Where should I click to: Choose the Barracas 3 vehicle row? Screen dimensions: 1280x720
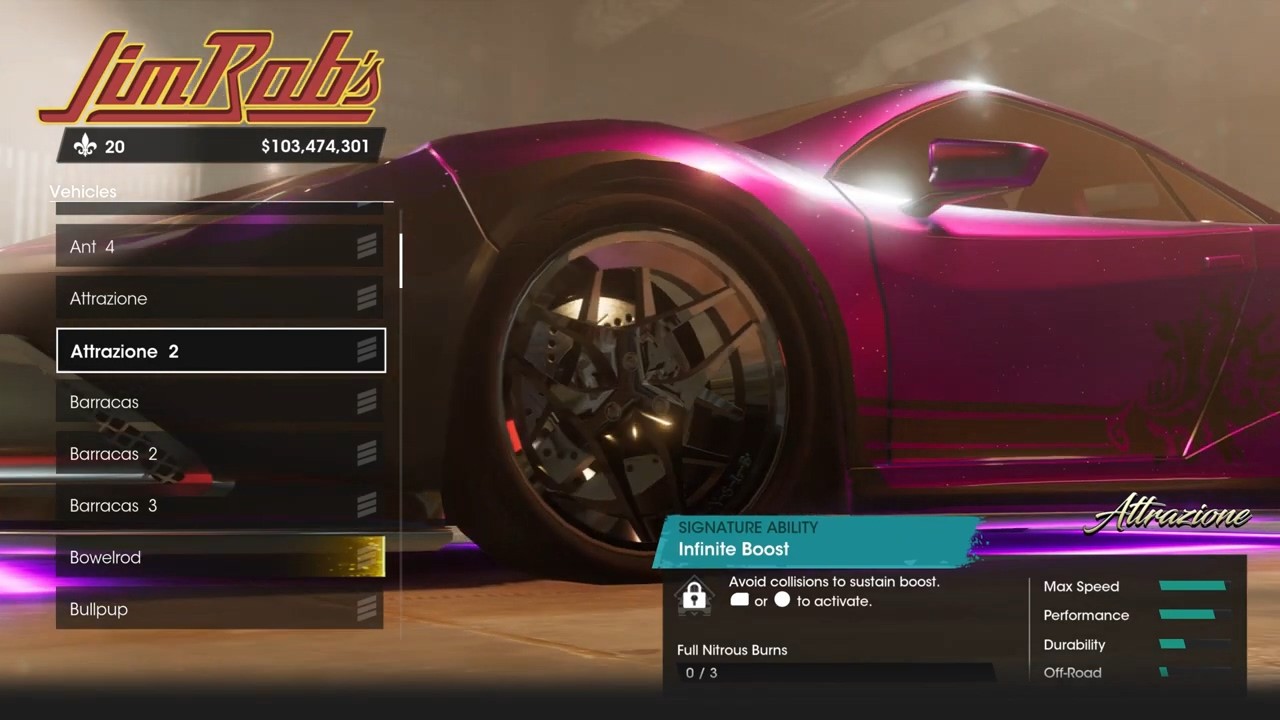click(220, 506)
